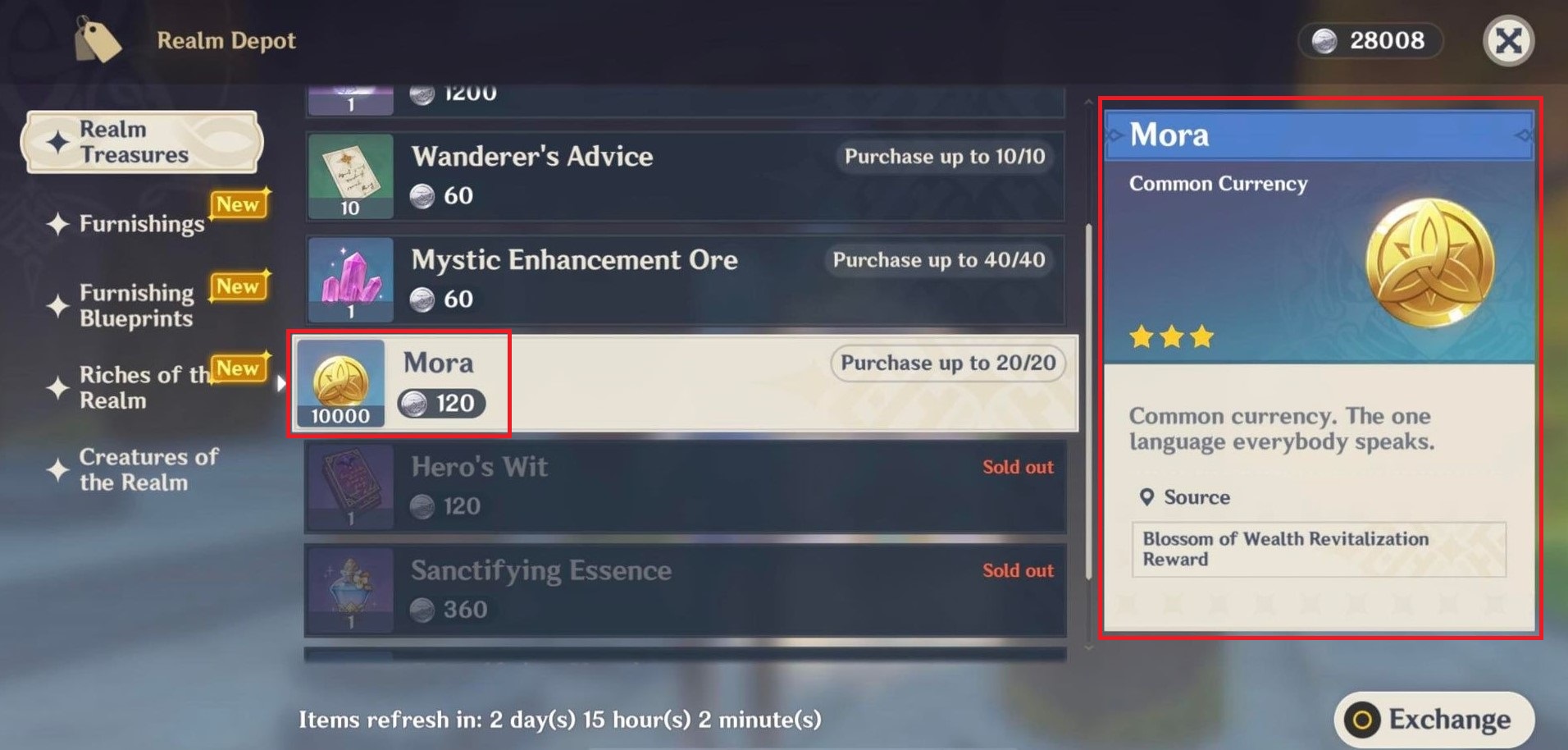Click the Purchase up to 20/20 label
Image resolution: width=1568 pixels, height=750 pixels.
click(x=946, y=363)
